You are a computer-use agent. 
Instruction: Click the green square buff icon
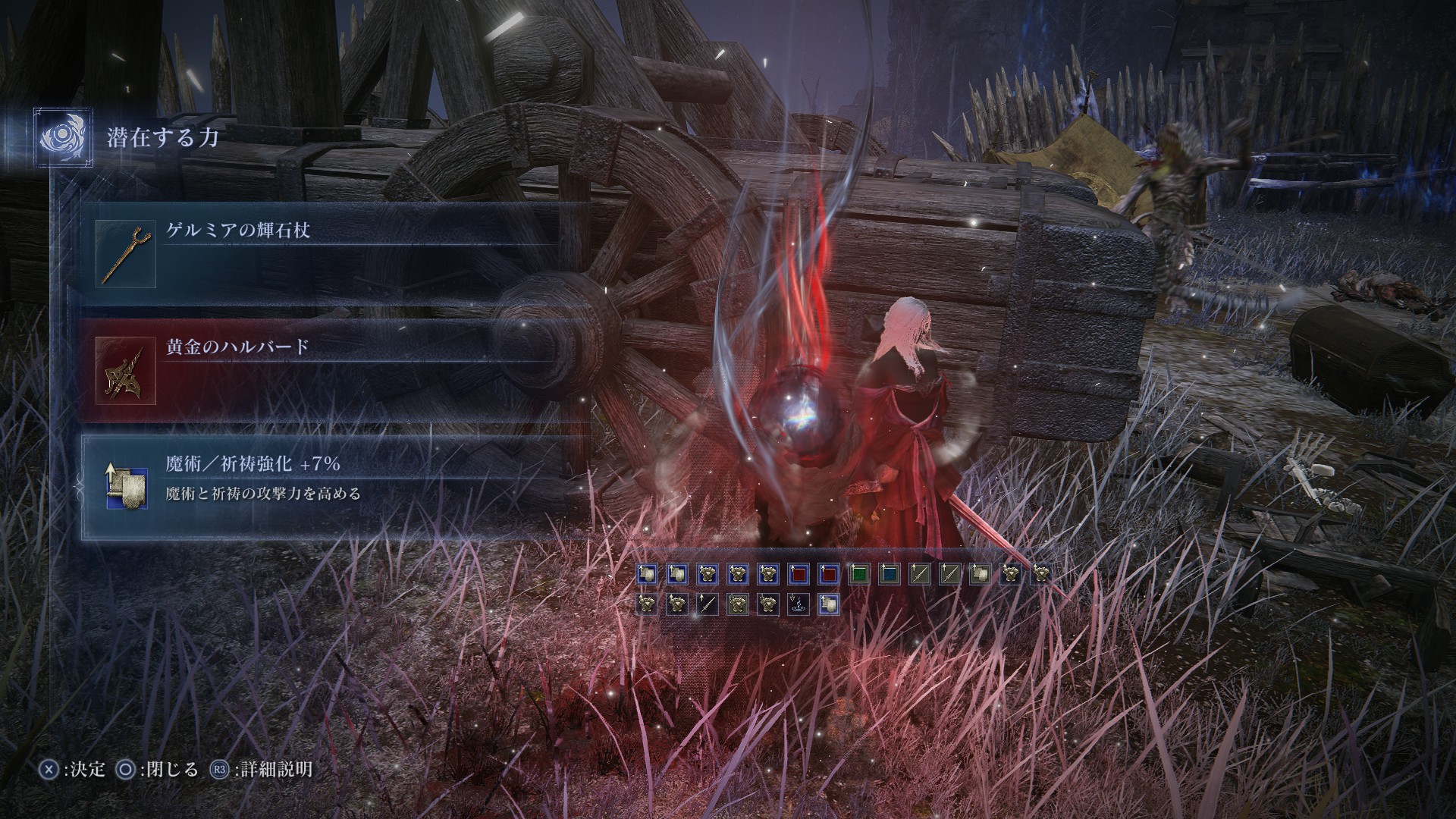click(858, 574)
